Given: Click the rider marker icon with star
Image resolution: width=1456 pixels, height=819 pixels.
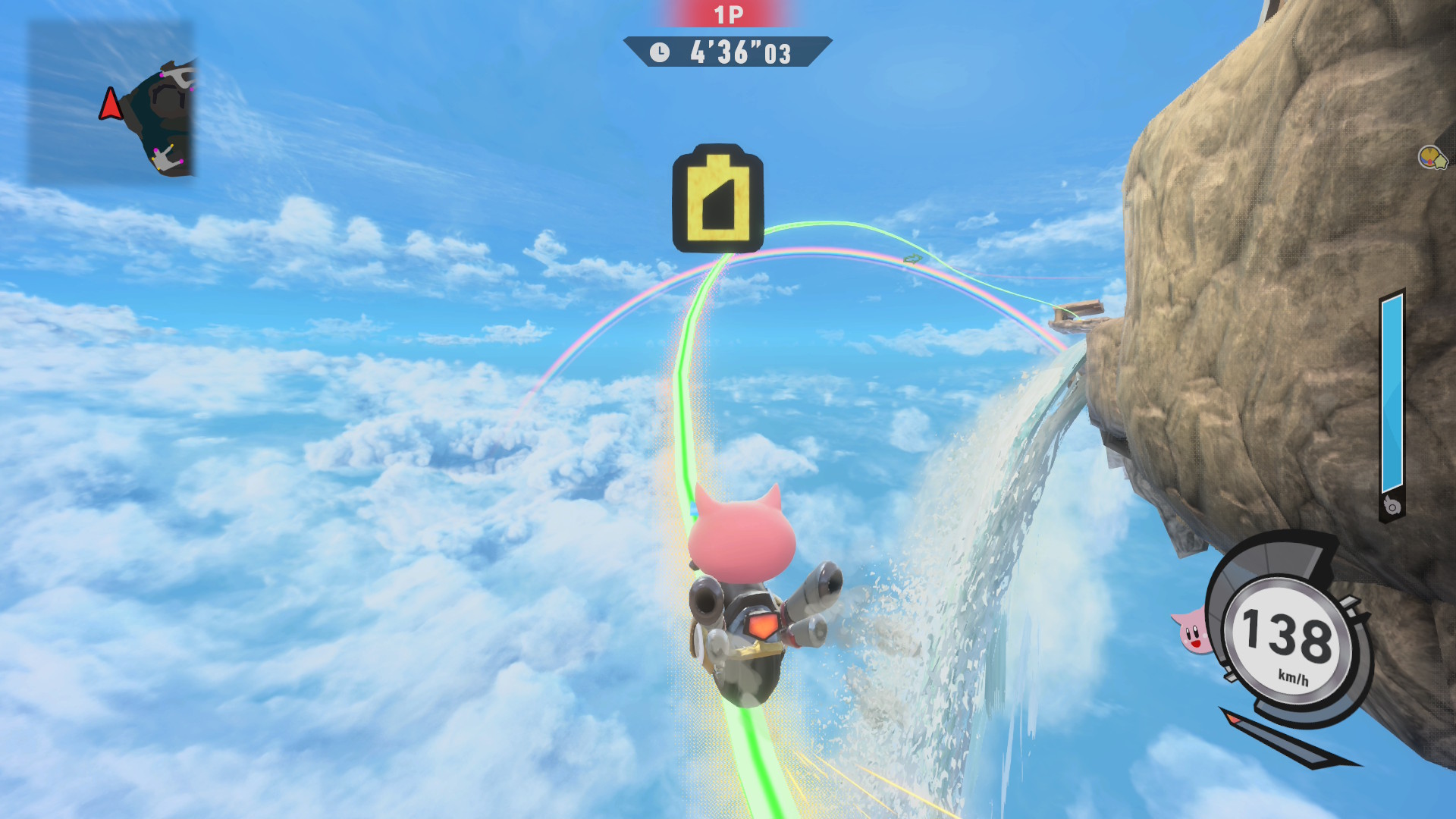Looking at the screenshot, I should [1432, 158].
